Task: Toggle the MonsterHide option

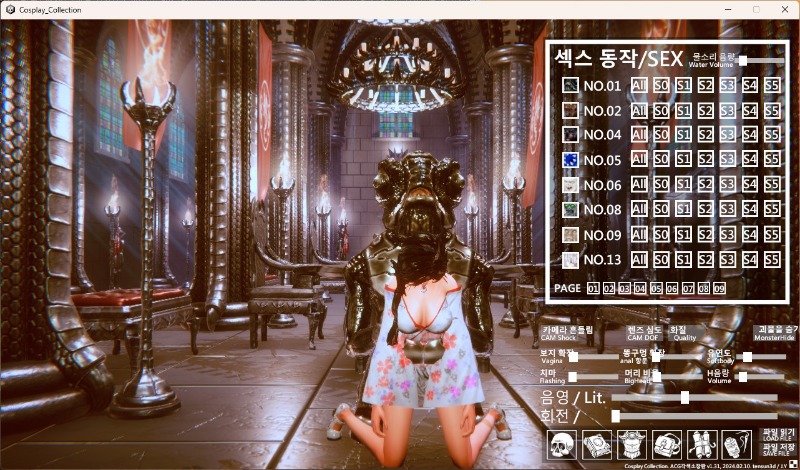Action: click(777, 332)
